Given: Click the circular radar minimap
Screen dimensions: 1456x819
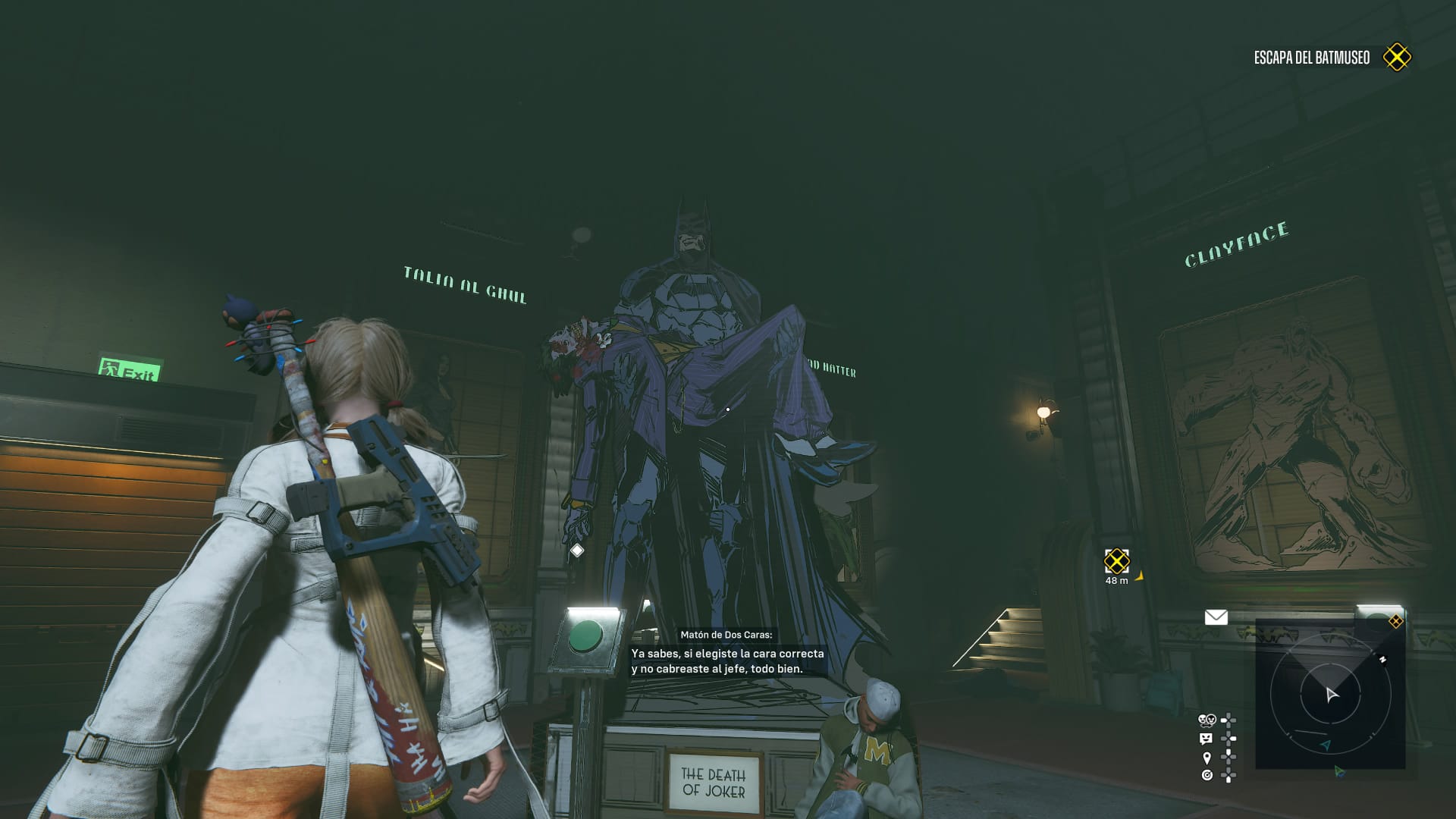Looking at the screenshot, I should coord(1330,694).
